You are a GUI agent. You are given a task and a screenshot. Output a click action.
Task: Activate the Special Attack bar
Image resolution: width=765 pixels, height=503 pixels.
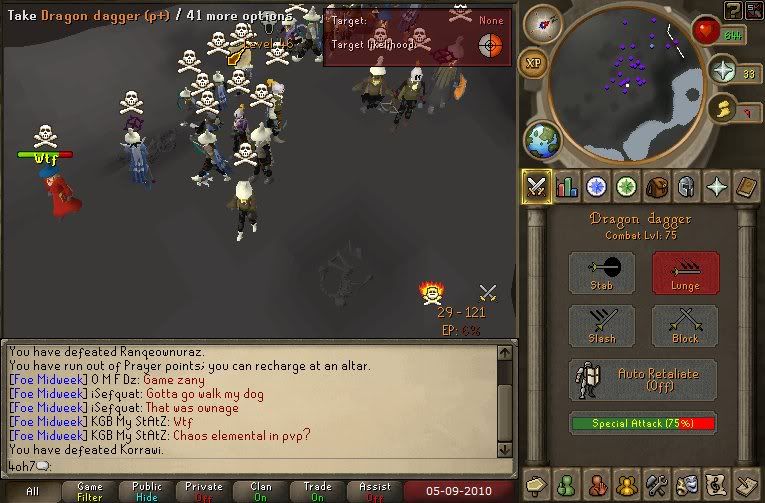[643, 423]
